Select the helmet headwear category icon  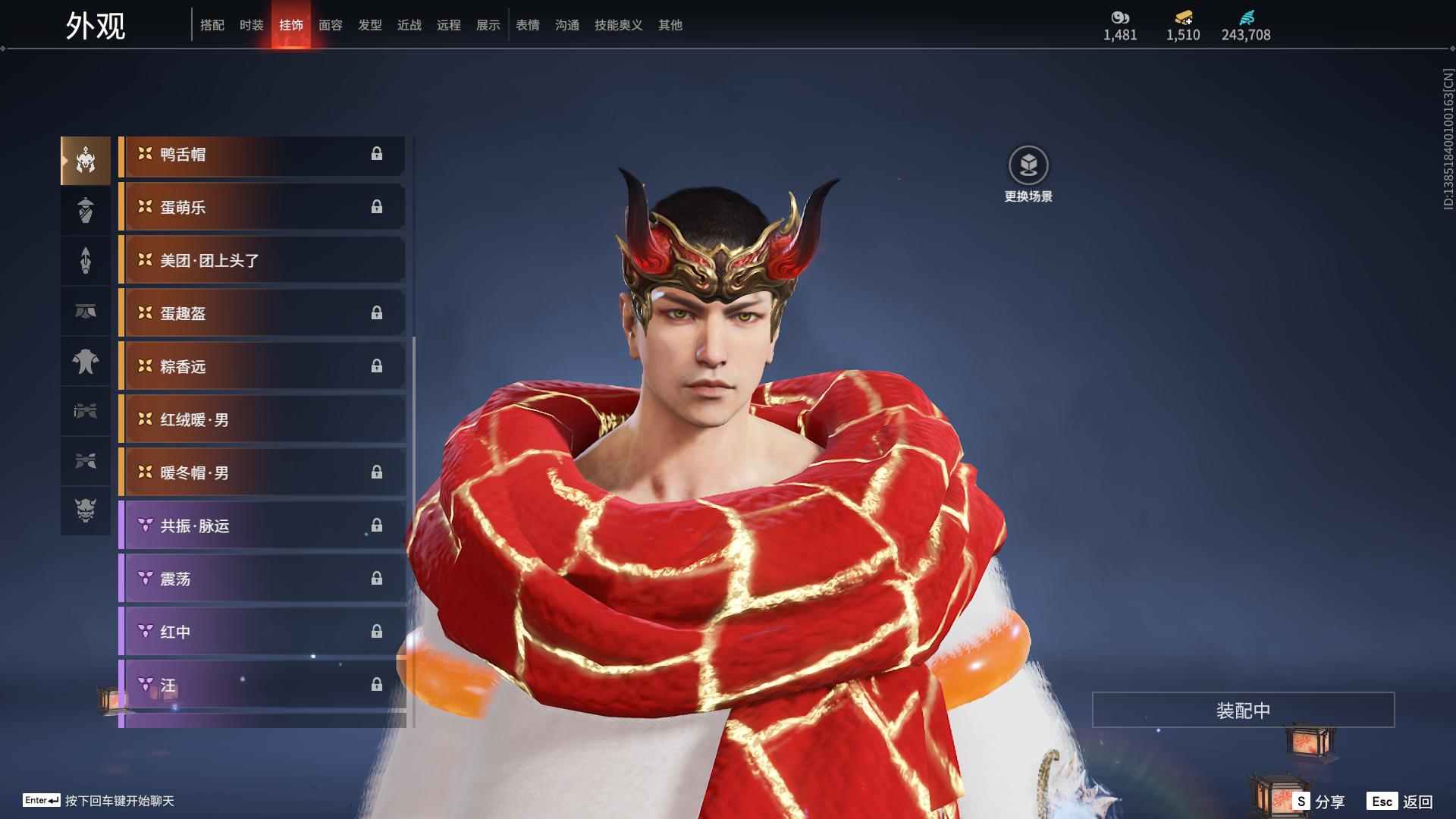[x=86, y=161]
